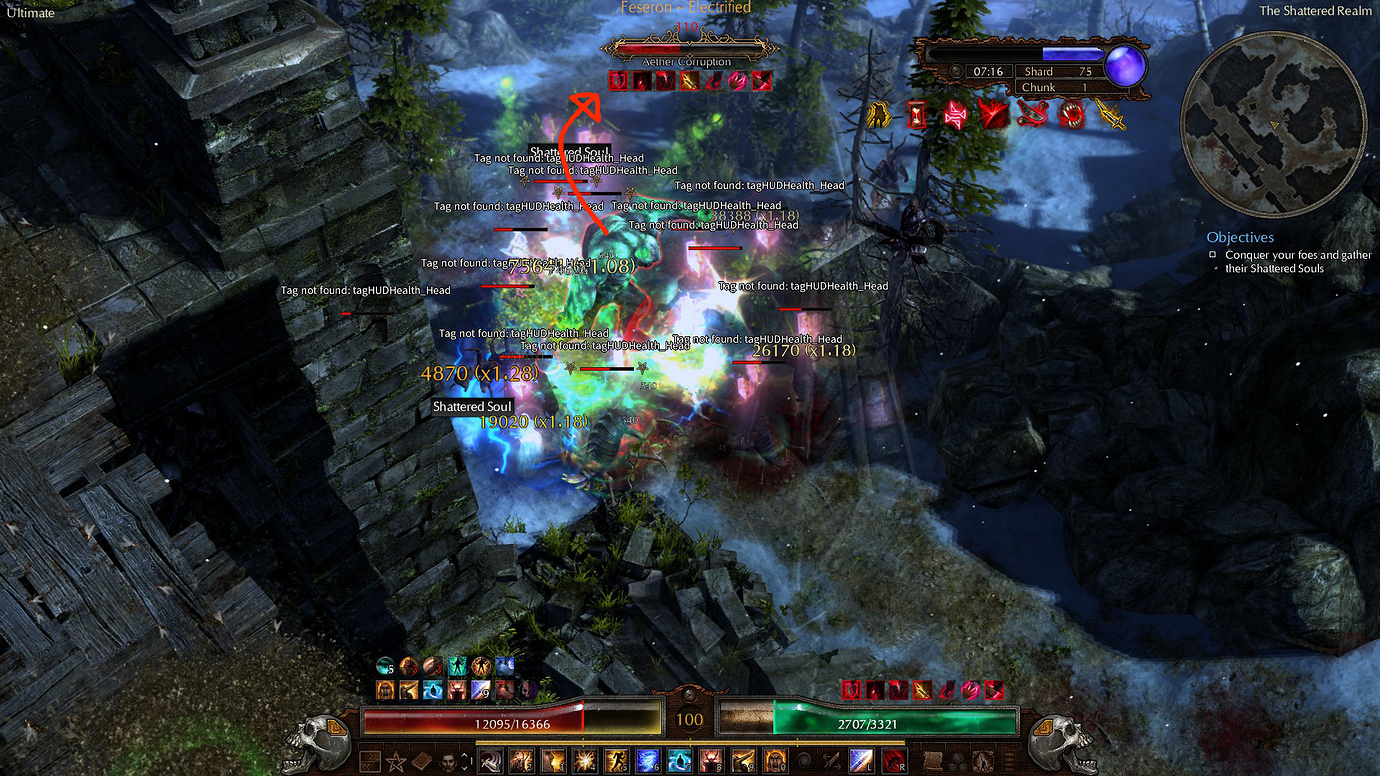Toggle the hotbar swap double-arrow icon
Image resolution: width=1380 pixels, height=776 pixels.
[x=370, y=761]
